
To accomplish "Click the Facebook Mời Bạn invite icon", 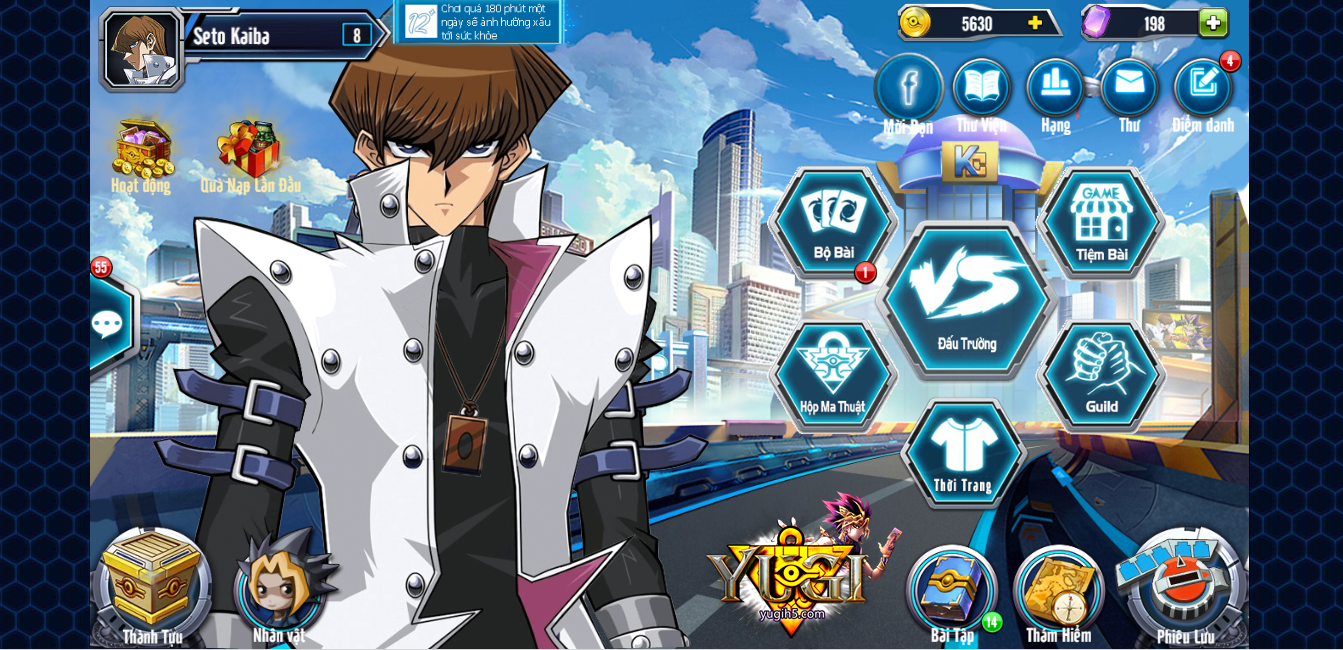I will click(x=908, y=88).
